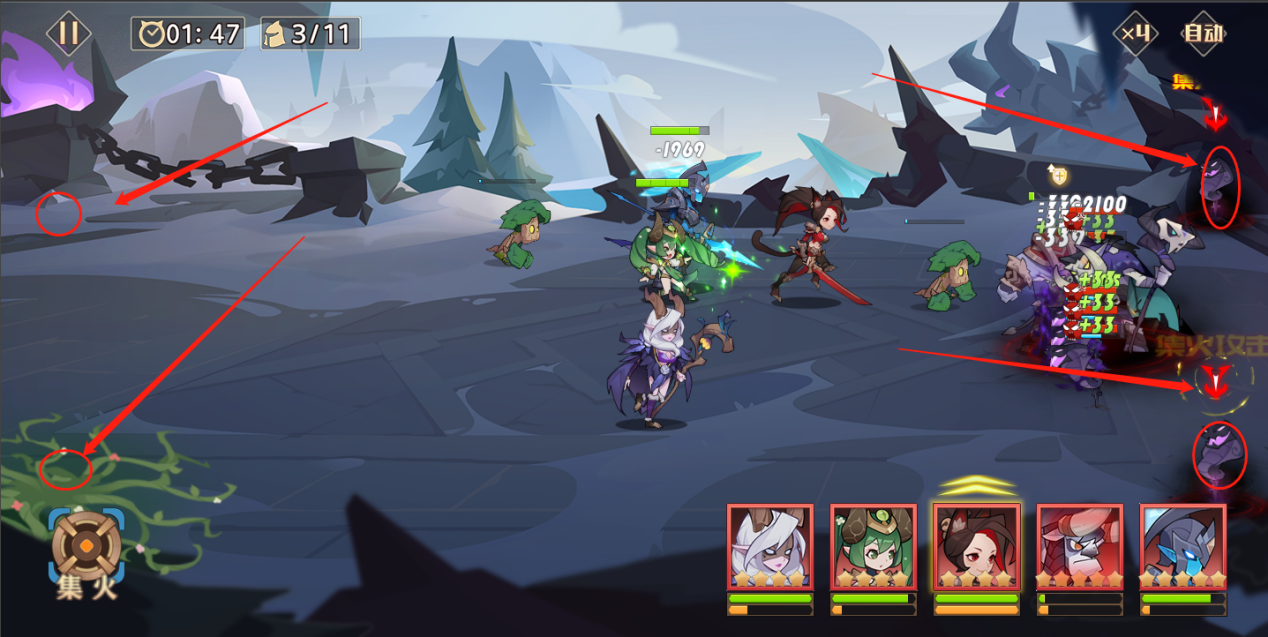This screenshot has width=1268, height=637.
Task: Pause the battle
Action: pyautogui.click(x=68, y=33)
